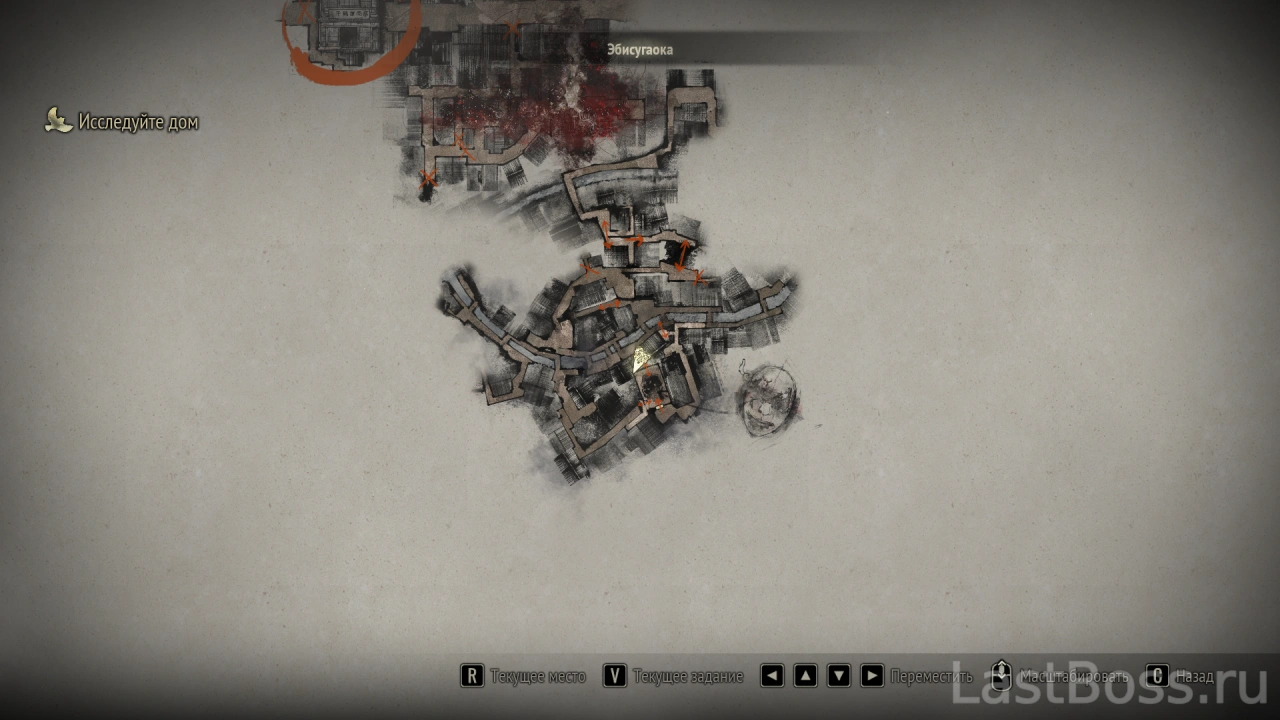Click the "Эбисугаока" location label
Viewport: 1280px width, 720px height.
pyautogui.click(x=640, y=49)
